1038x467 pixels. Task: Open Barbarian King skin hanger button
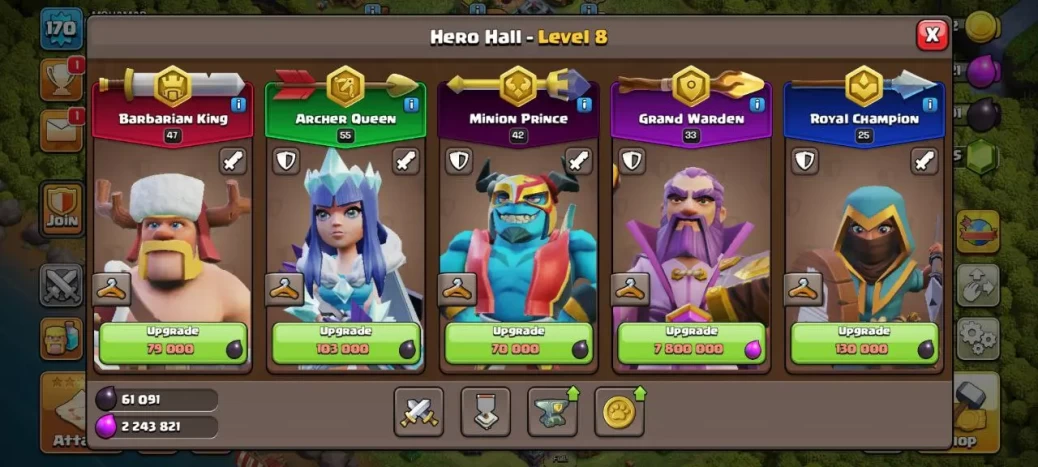[x=112, y=289]
